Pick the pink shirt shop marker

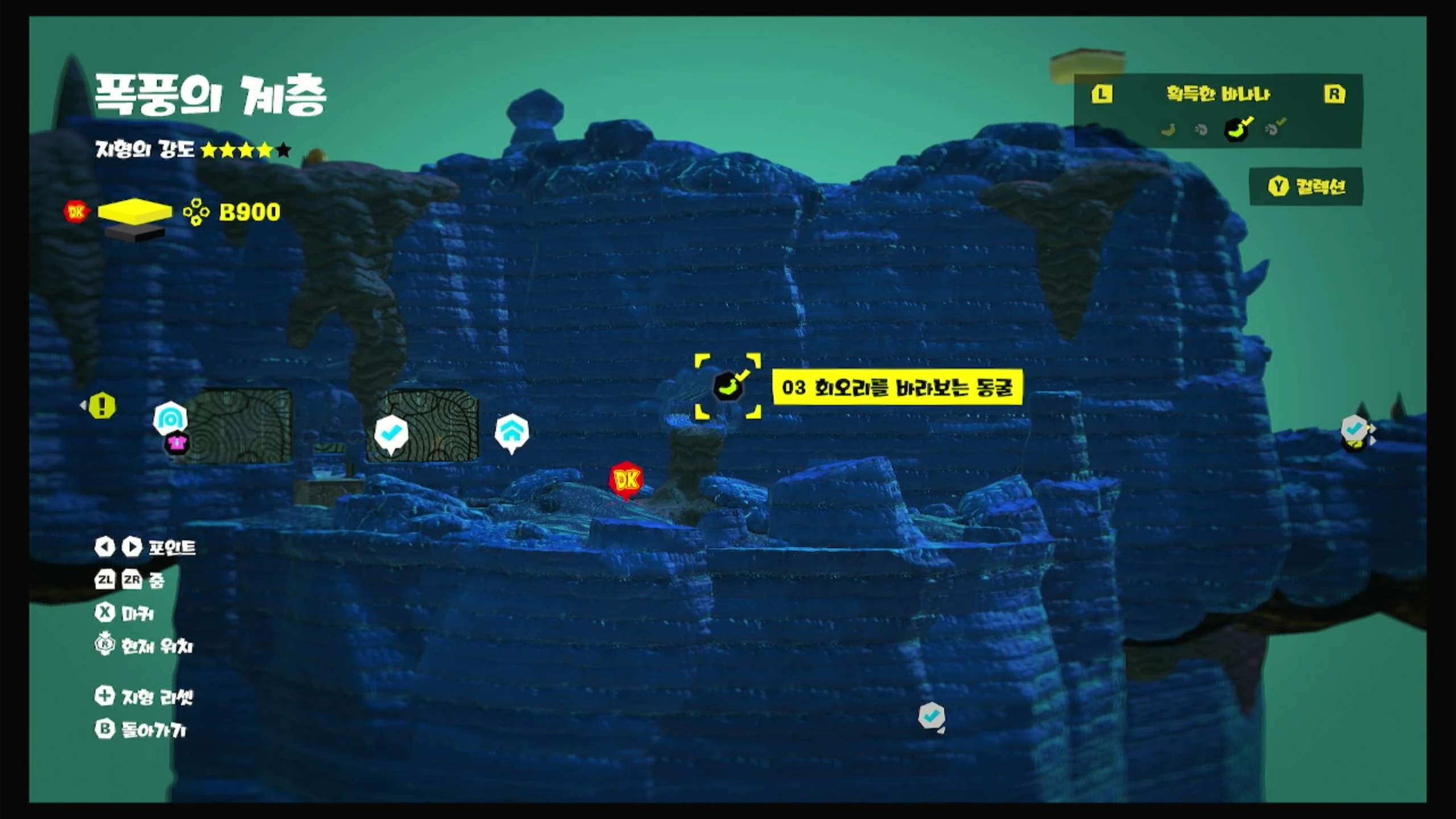coord(176,444)
